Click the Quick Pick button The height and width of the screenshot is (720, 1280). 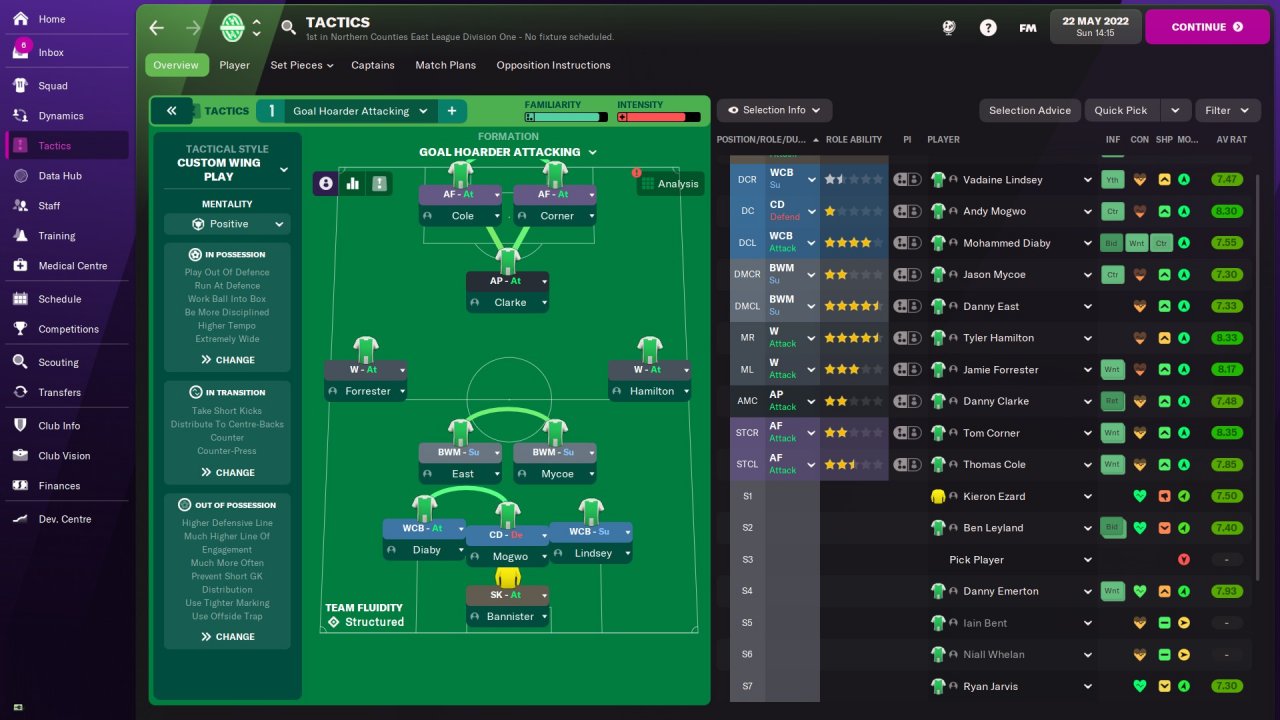click(1121, 110)
